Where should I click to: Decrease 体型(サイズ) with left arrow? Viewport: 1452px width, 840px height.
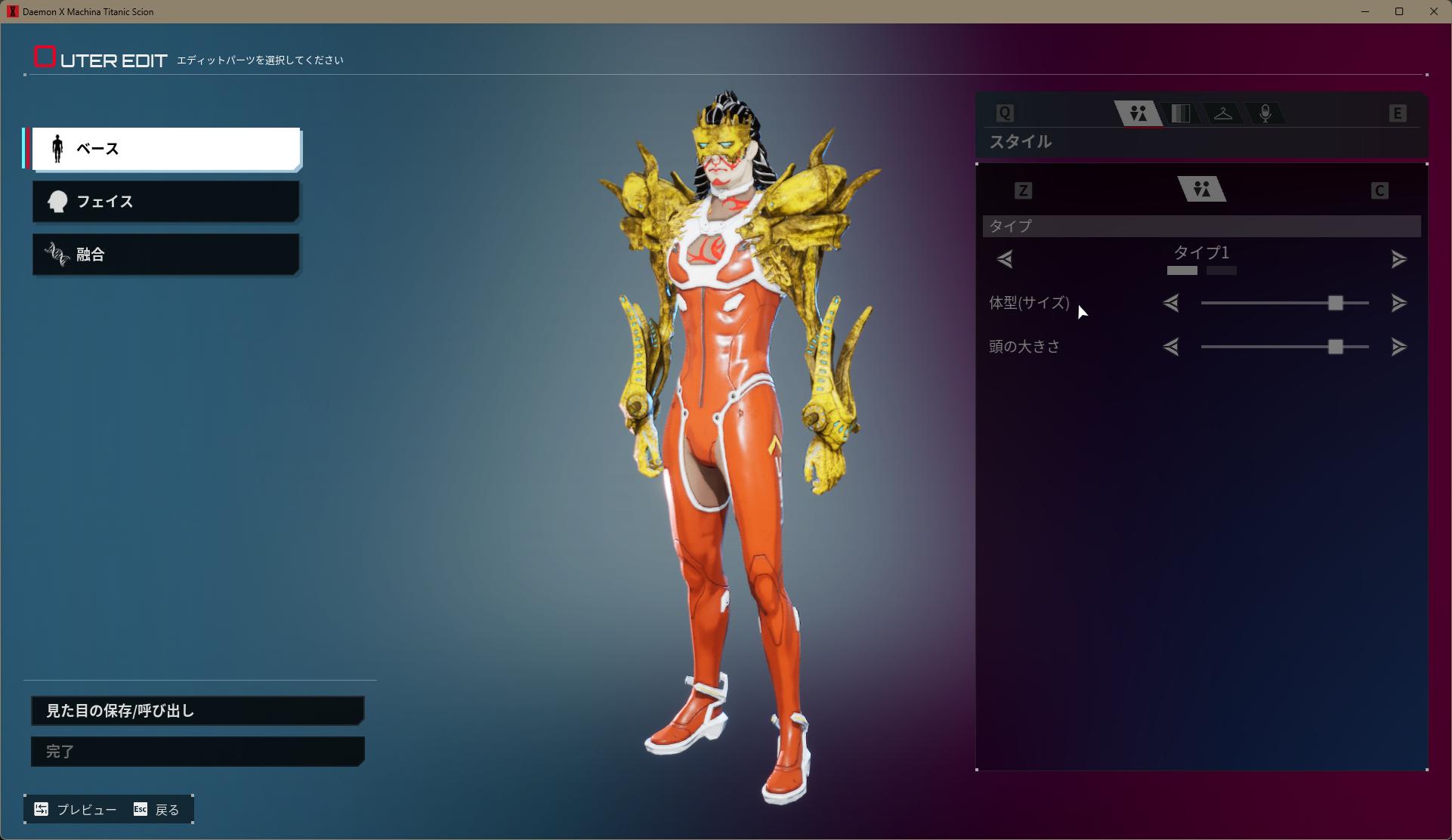(1171, 304)
